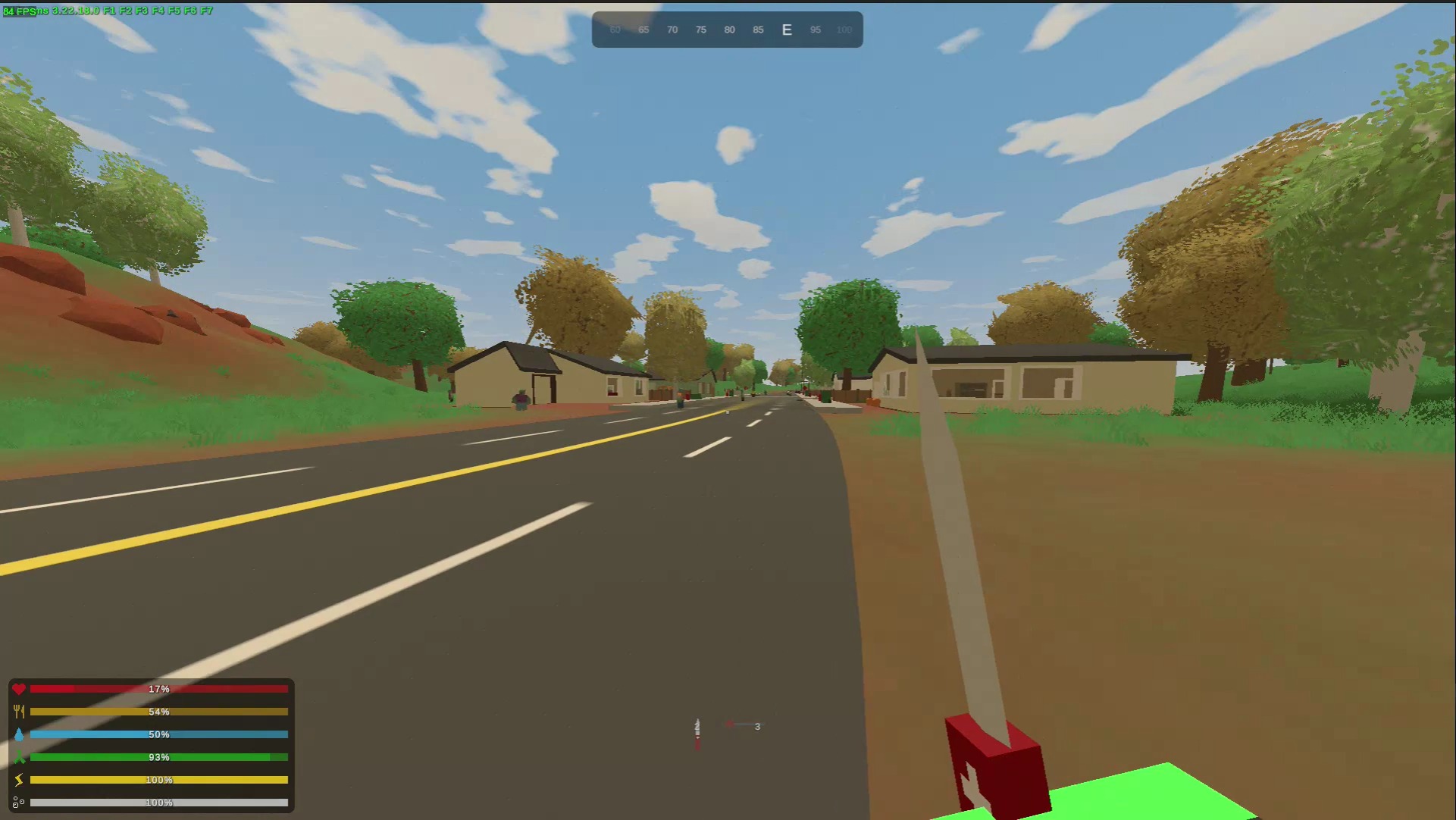Toggle the F1 debug overlay label
1456x820 pixels.
pyautogui.click(x=110, y=12)
